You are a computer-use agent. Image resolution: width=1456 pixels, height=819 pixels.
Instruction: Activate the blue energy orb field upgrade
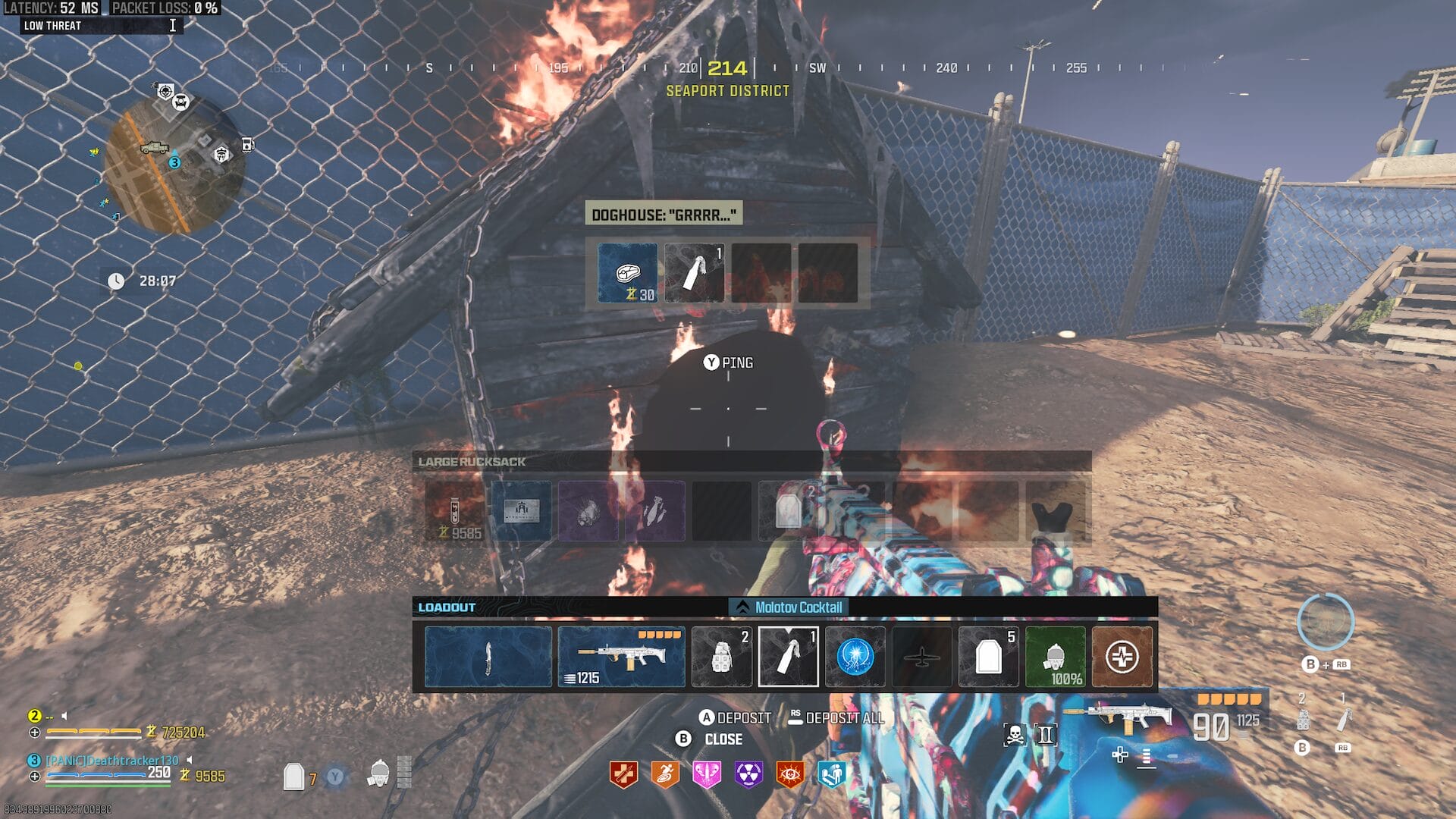855,657
